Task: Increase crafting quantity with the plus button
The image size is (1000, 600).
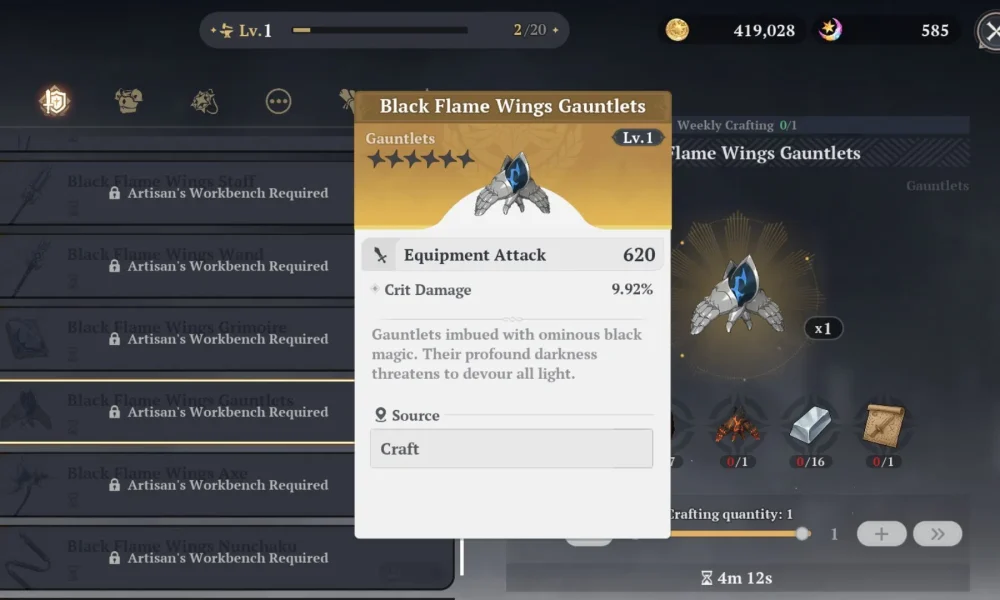Action: point(881,534)
